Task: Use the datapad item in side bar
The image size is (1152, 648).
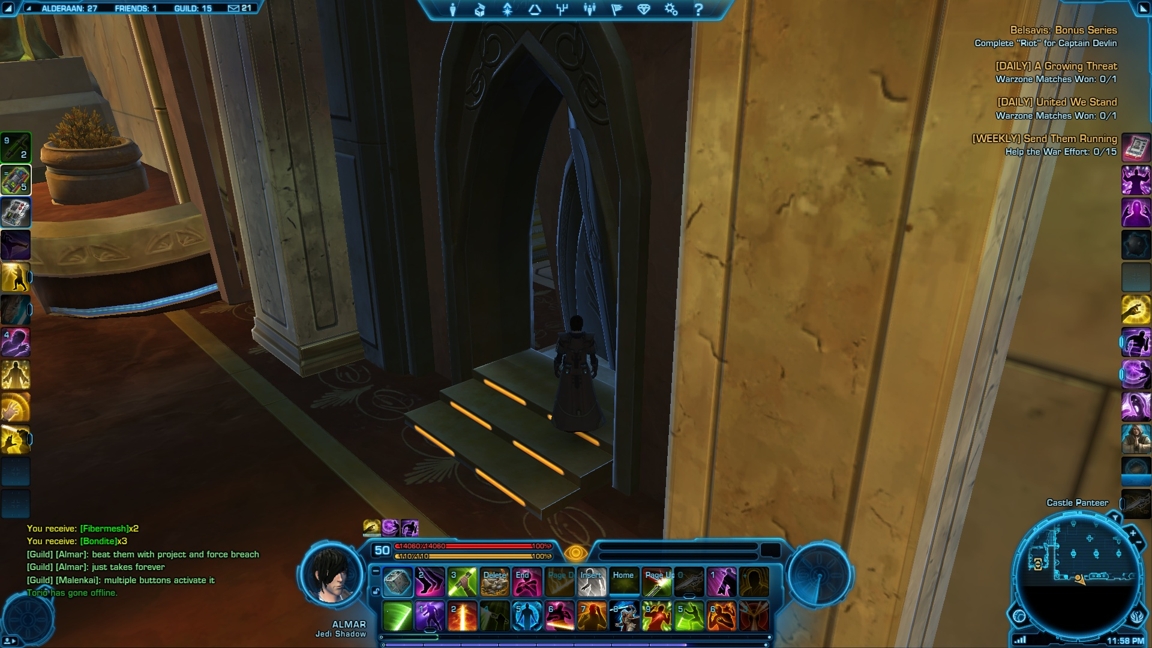Action: tap(1136, 148)
